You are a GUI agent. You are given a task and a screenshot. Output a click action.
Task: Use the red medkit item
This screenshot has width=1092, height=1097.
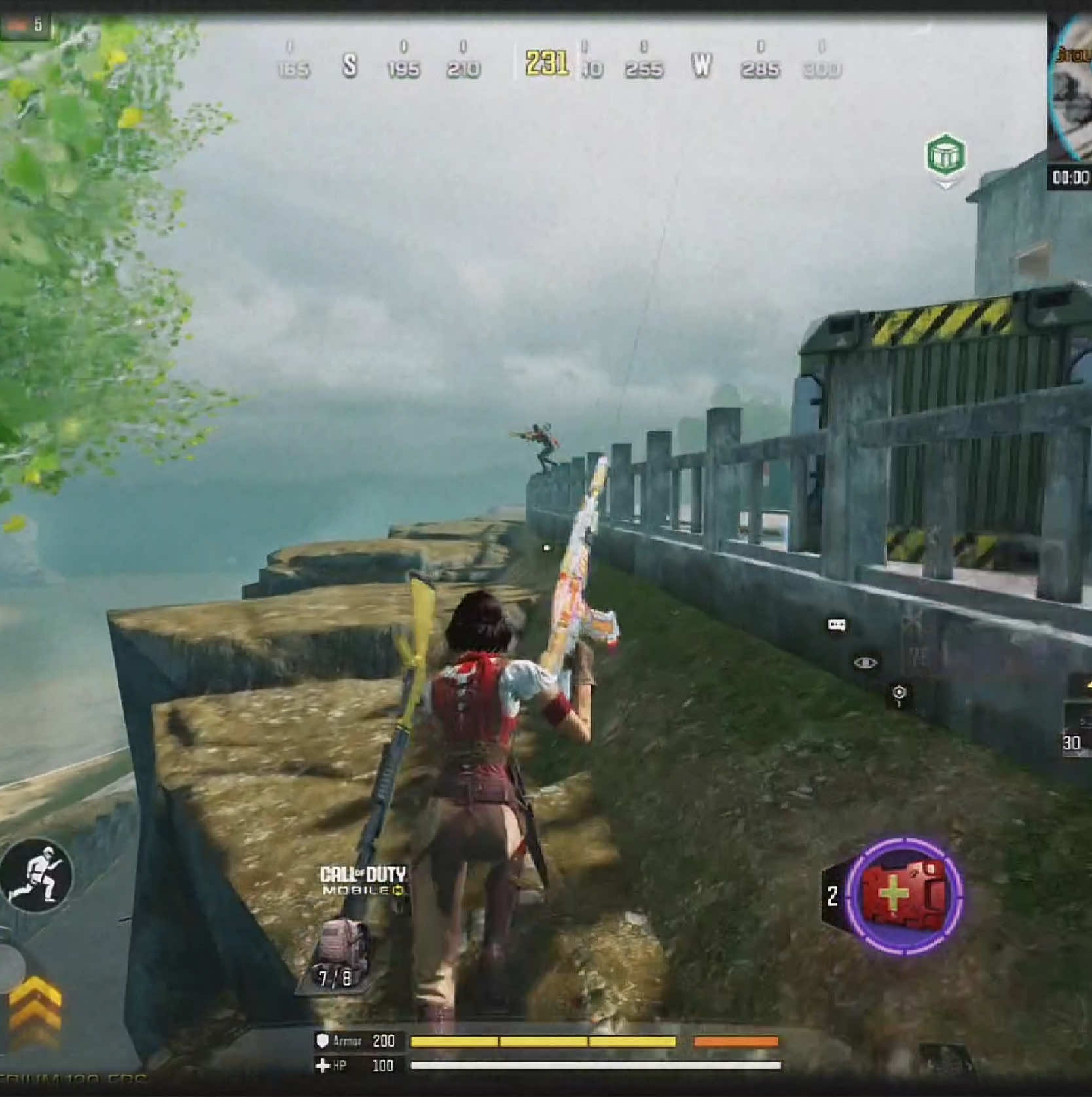(904, 895)
